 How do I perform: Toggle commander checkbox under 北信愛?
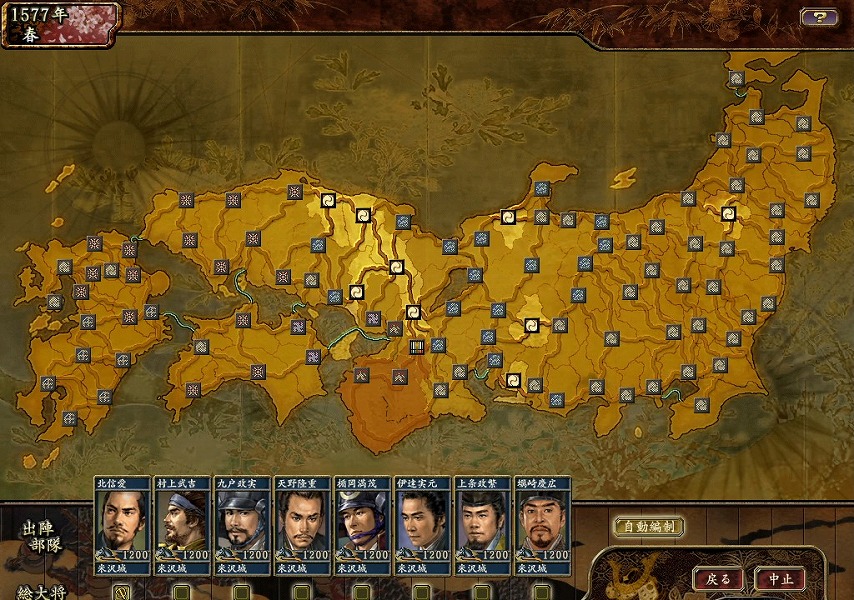pyautogui.click(x=122, y=592)
